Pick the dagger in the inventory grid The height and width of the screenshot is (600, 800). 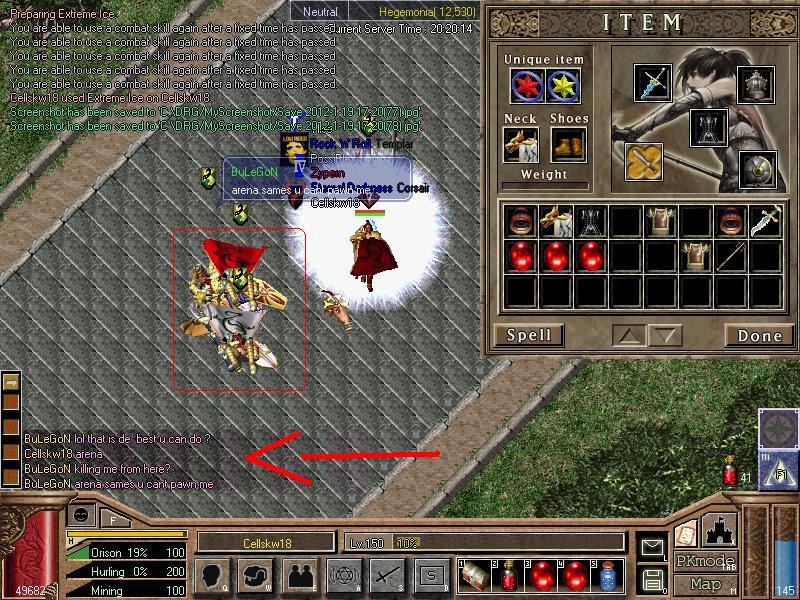click(767, 219)
